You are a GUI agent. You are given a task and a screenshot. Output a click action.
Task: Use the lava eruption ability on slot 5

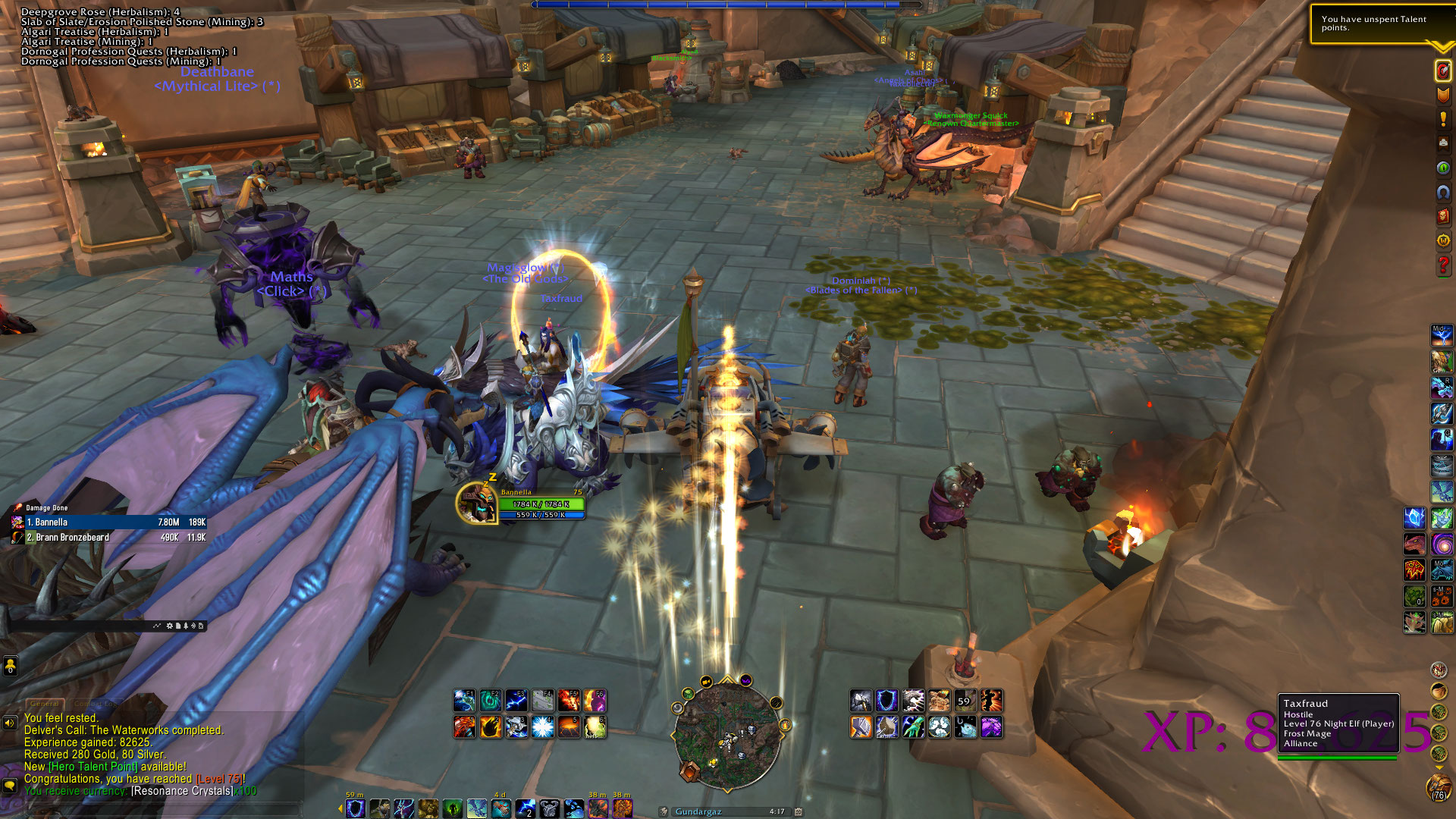click(x=568, y=726)
